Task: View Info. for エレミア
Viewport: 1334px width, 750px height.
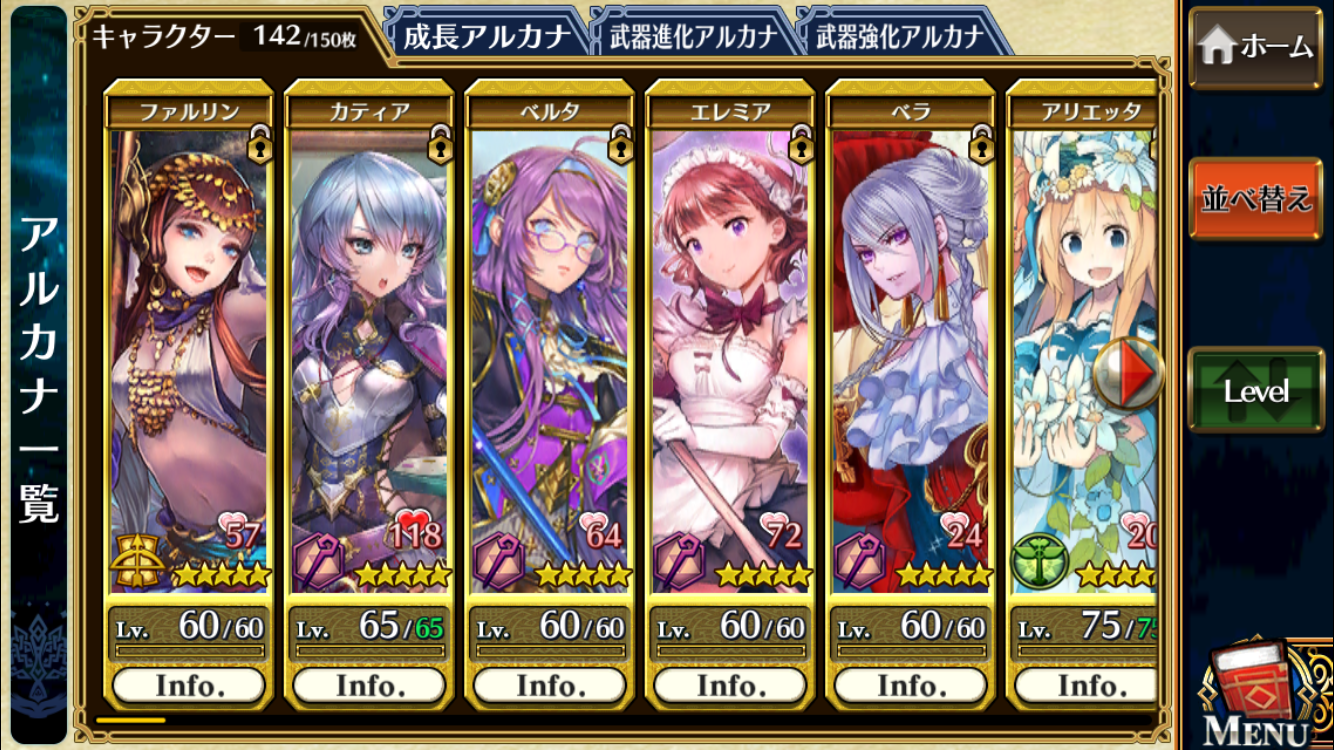Action: (729, 686)
